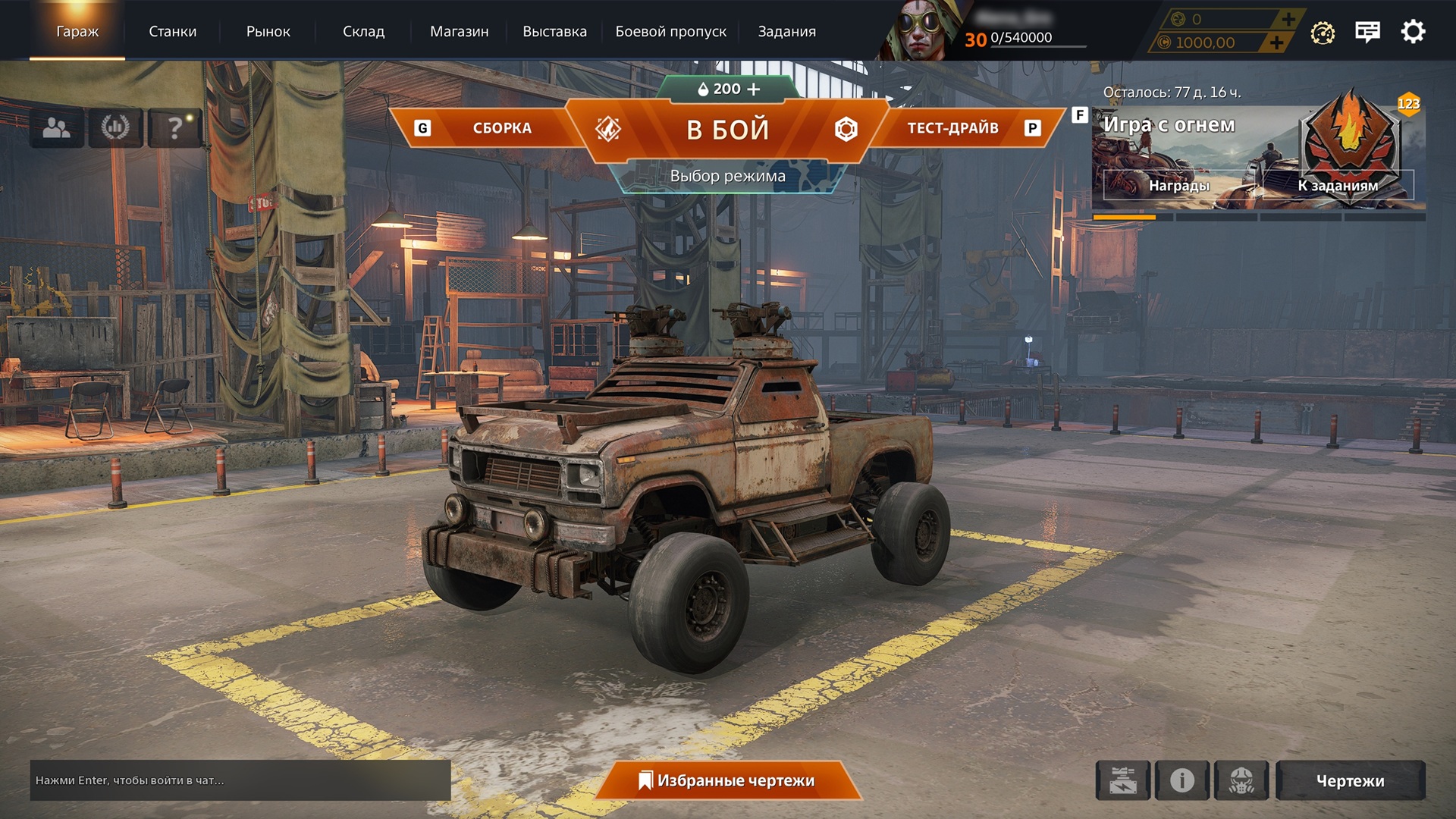Add fuel using the 200 plus button
Image resolution: width=1456 pixels, height=819 pixels.
[x=753, y=89]
